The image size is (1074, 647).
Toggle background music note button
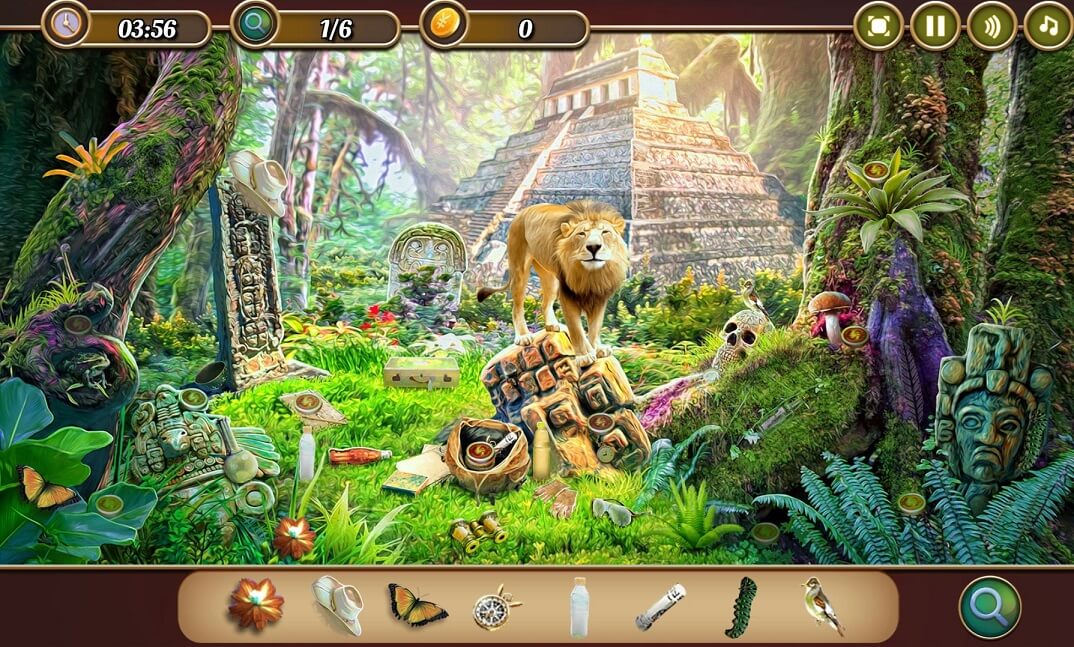[1048, 26]
